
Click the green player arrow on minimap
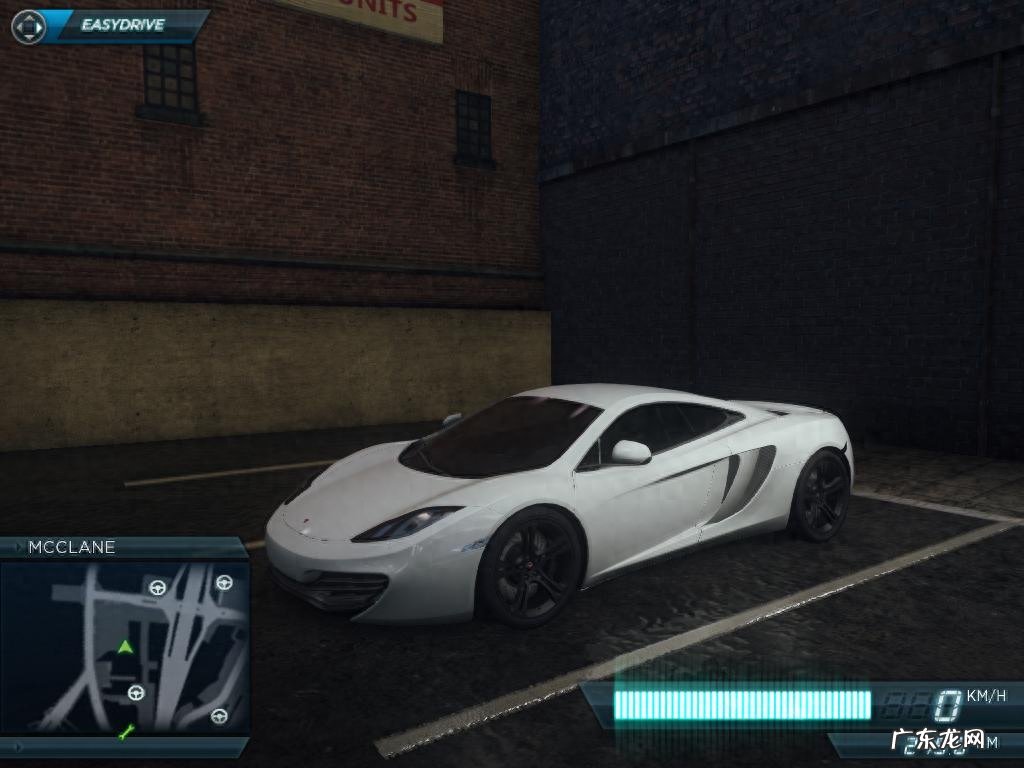124,647
